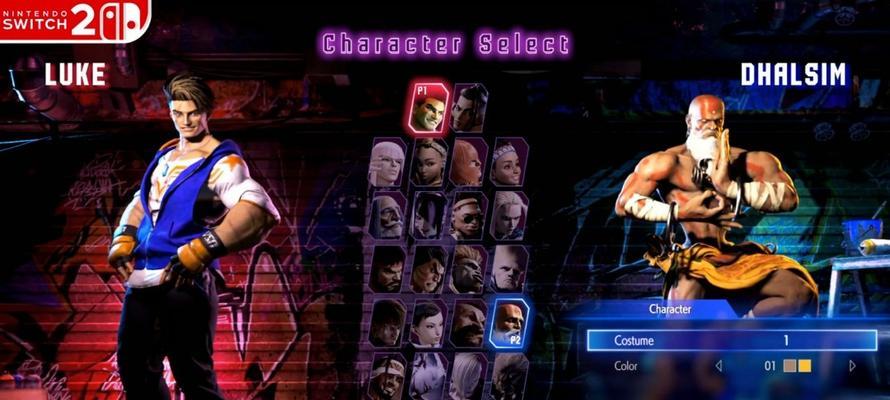Click the Color left arrow
The width and height of the screenshot is (890, 400).
717,366
